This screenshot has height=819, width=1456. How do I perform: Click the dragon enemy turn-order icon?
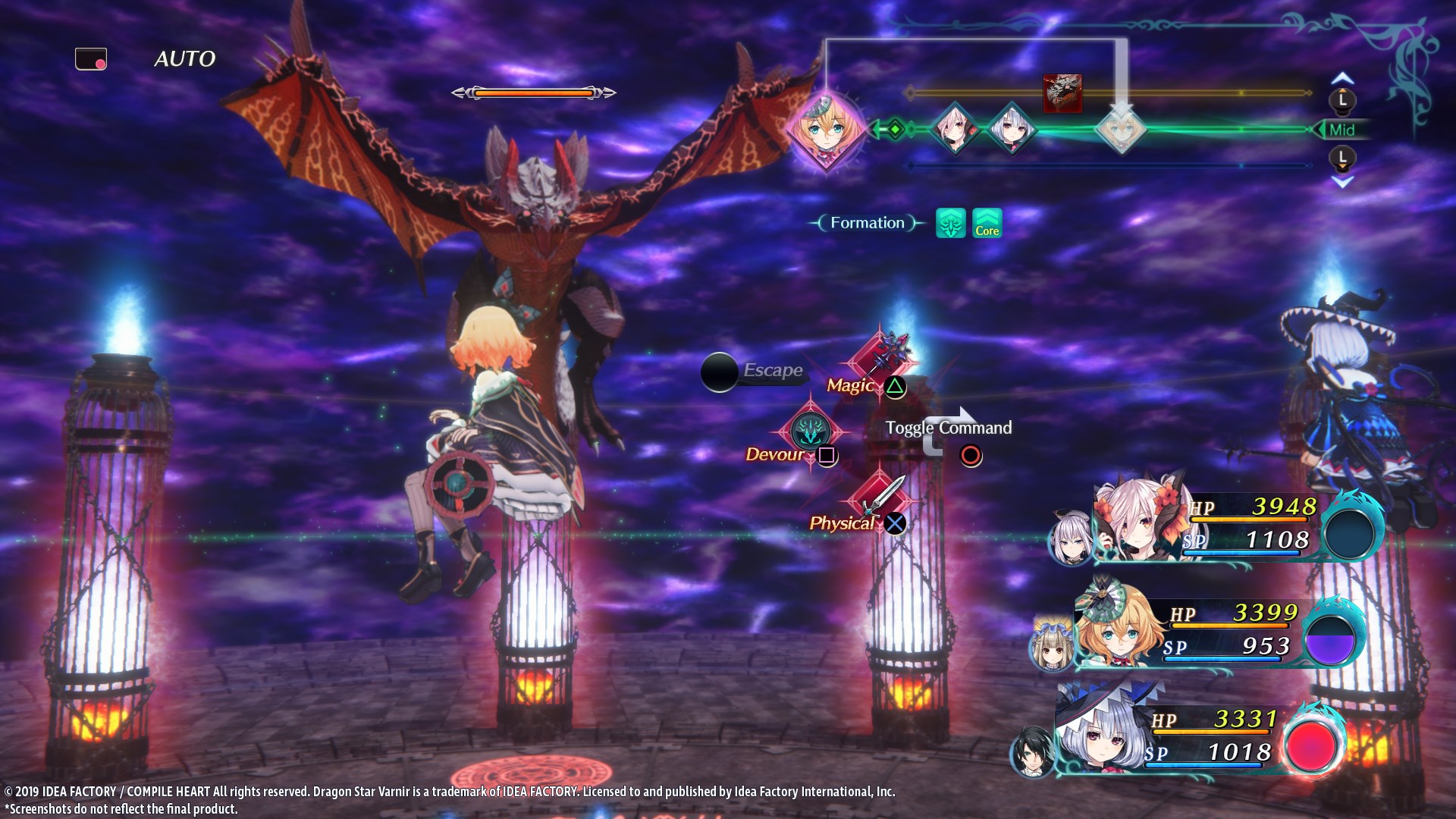point(1062,93)
